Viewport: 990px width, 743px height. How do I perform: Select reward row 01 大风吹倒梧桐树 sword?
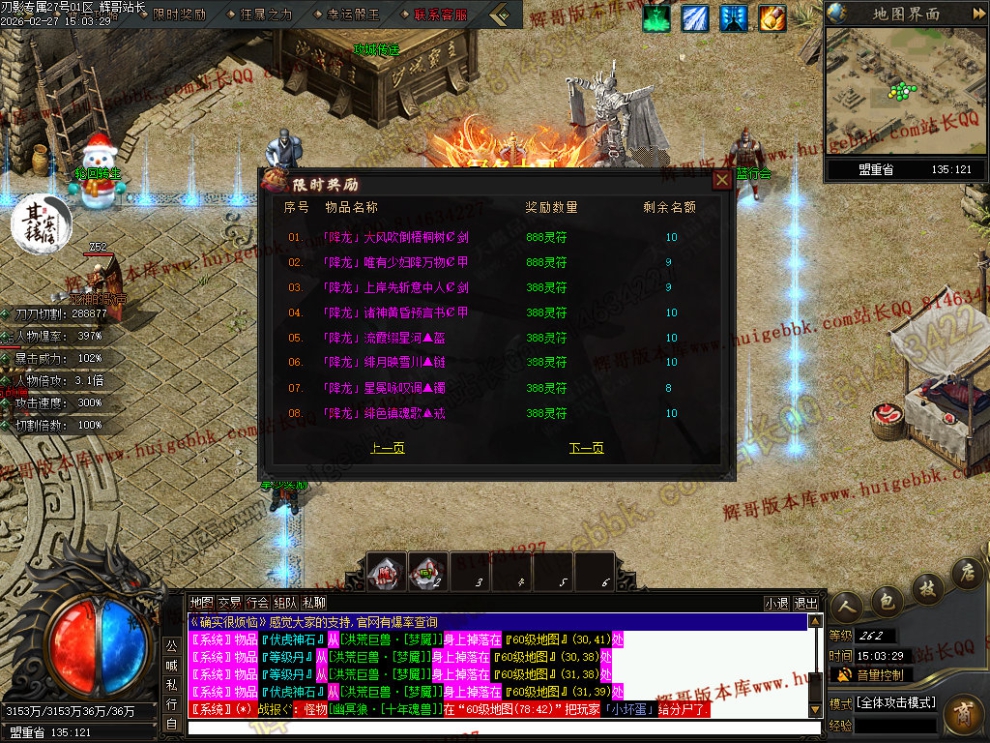click(395, 238)
